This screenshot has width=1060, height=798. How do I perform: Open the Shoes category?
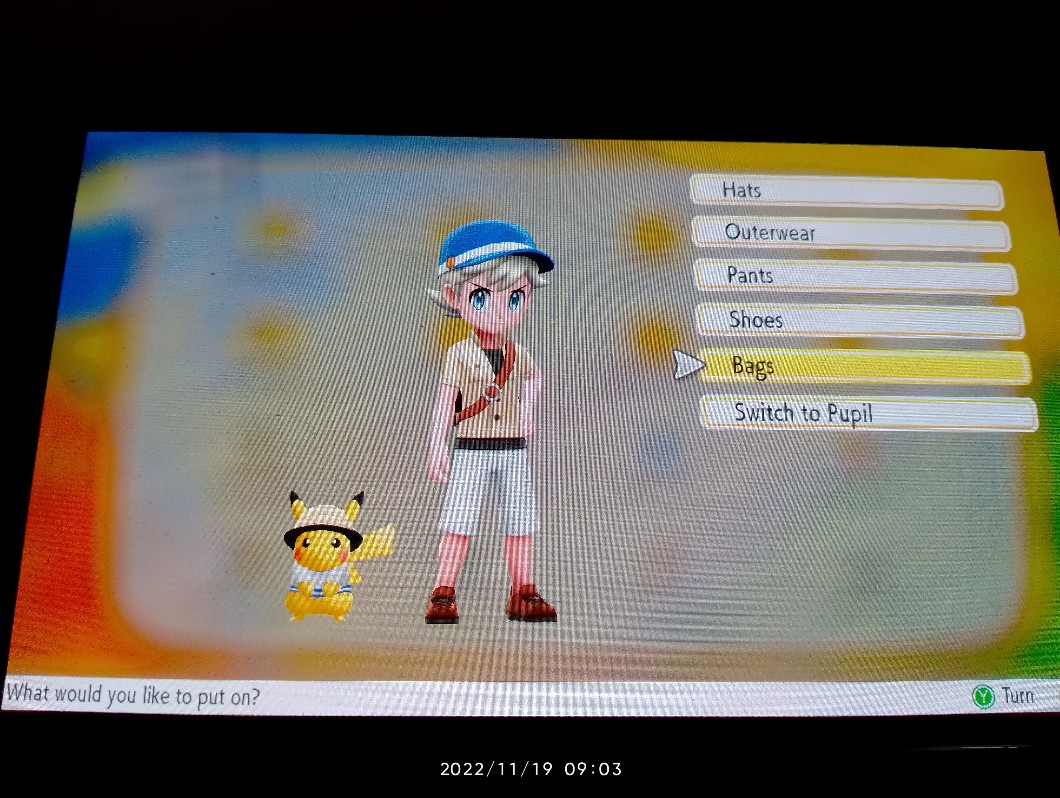point(859,321)
